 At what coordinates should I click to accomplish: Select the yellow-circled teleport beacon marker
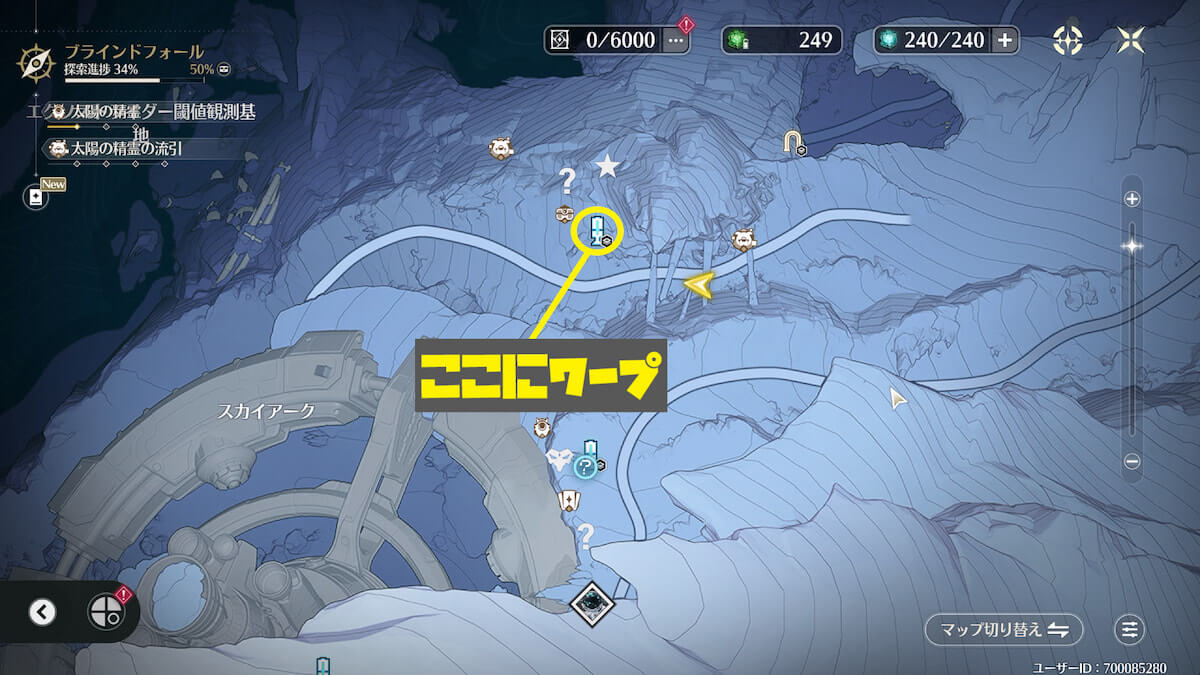[597, 231]
